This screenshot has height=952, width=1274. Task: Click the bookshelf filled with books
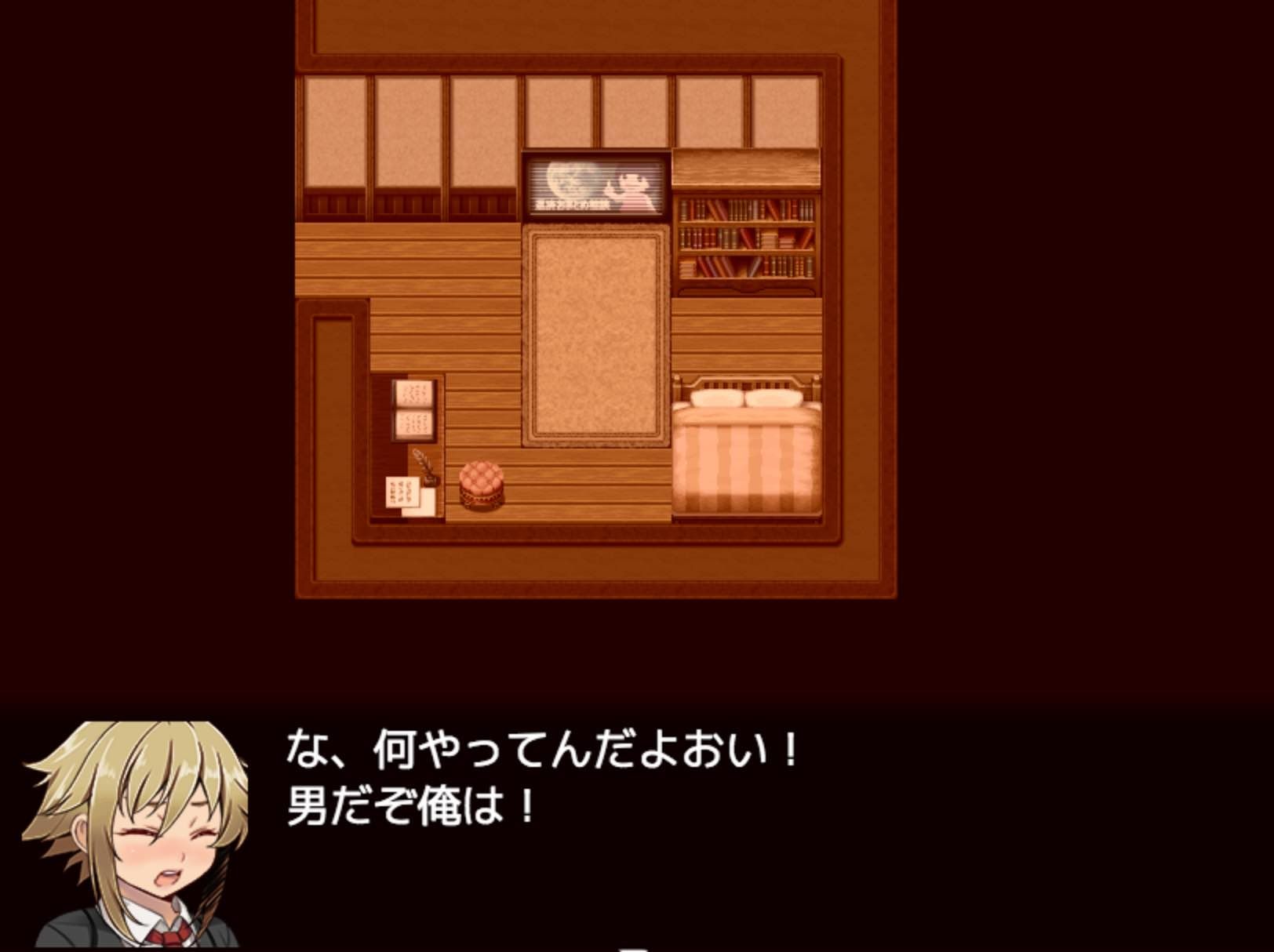pos(745,239)
